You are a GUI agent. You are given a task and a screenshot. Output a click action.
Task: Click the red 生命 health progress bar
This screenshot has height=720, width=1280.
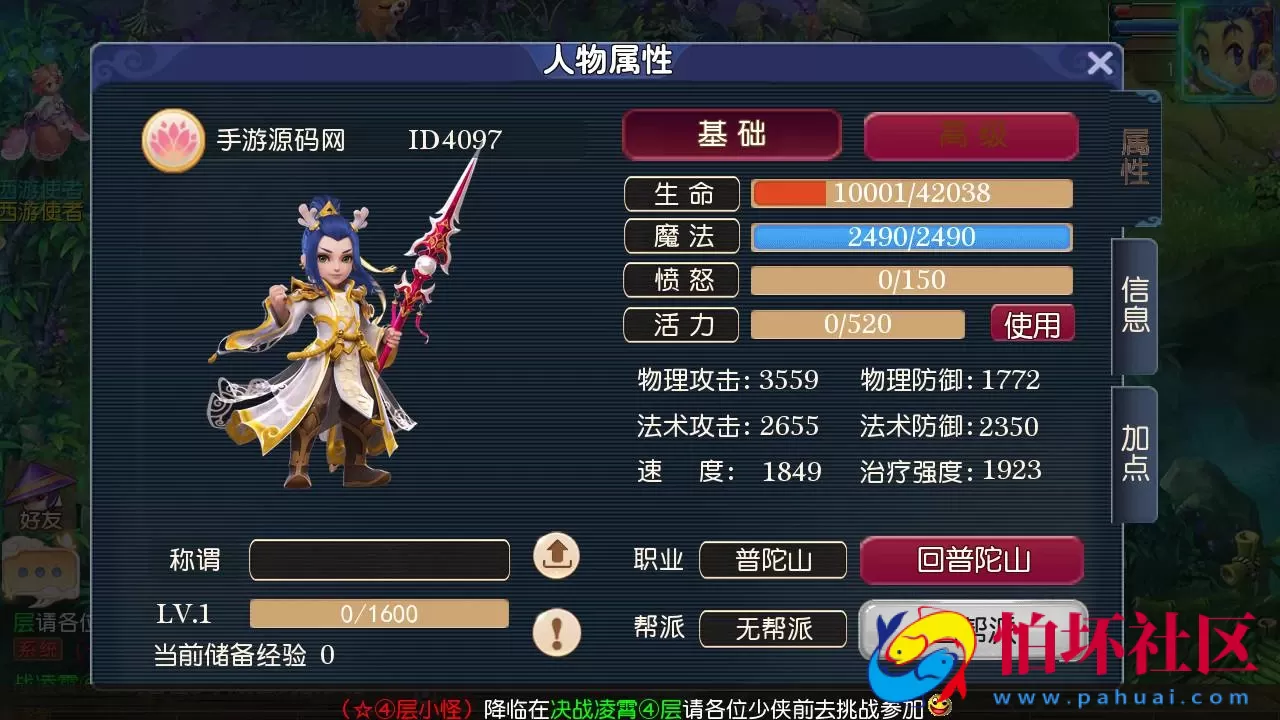click(x=910, y=193)
